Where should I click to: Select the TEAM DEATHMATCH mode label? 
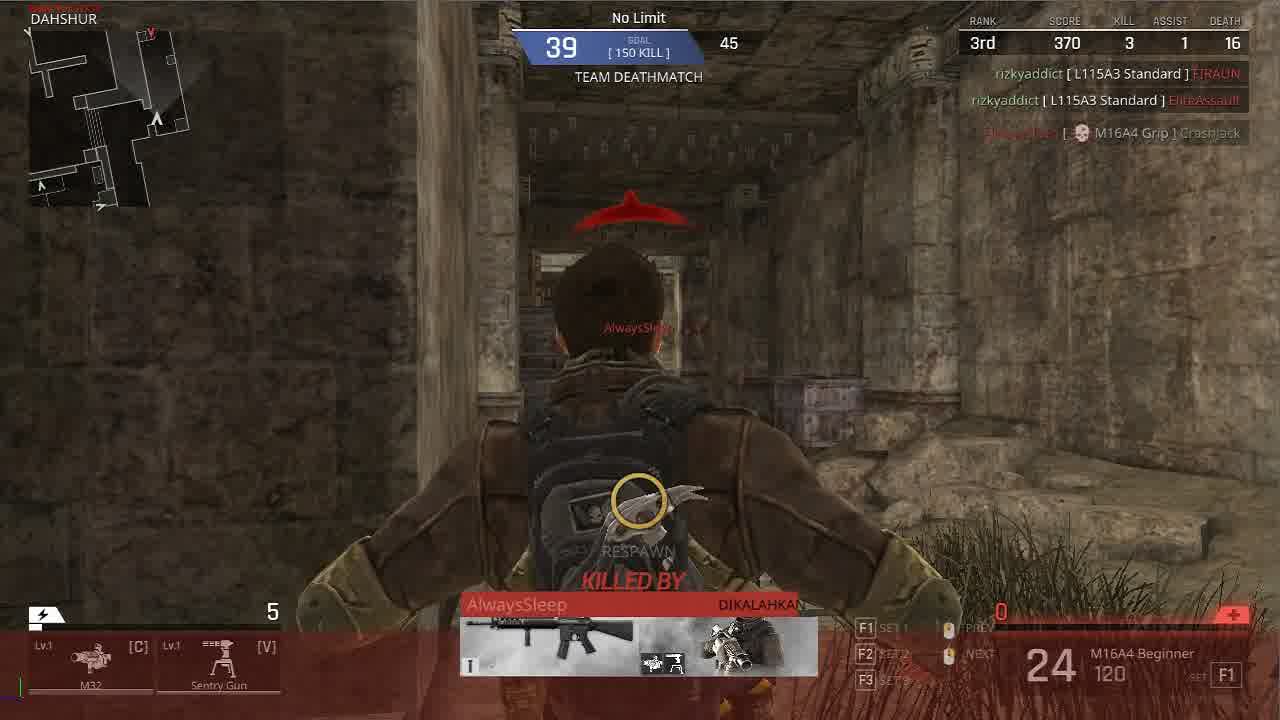coord(638,77)
